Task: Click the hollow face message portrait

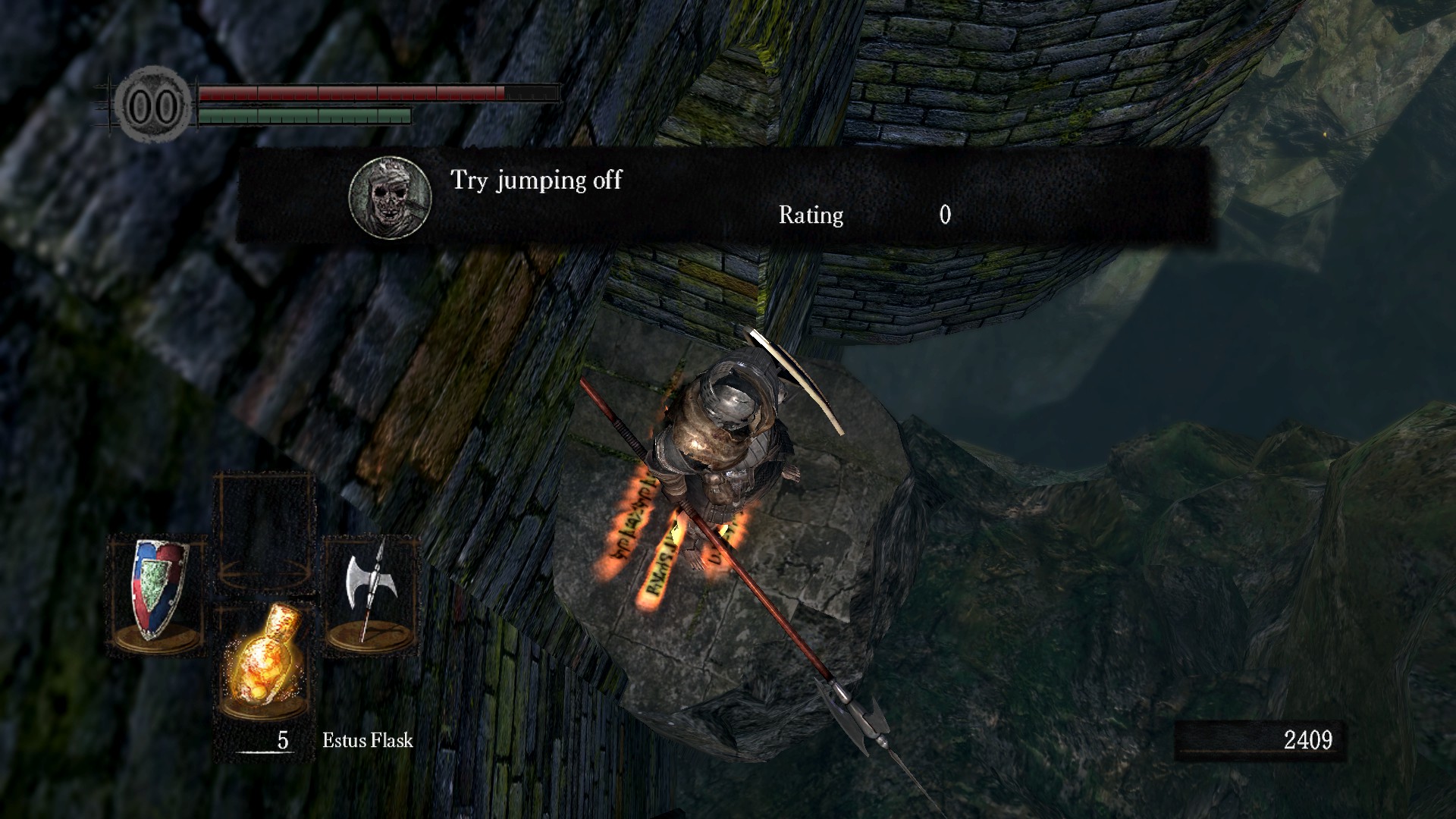Action: 390,197
